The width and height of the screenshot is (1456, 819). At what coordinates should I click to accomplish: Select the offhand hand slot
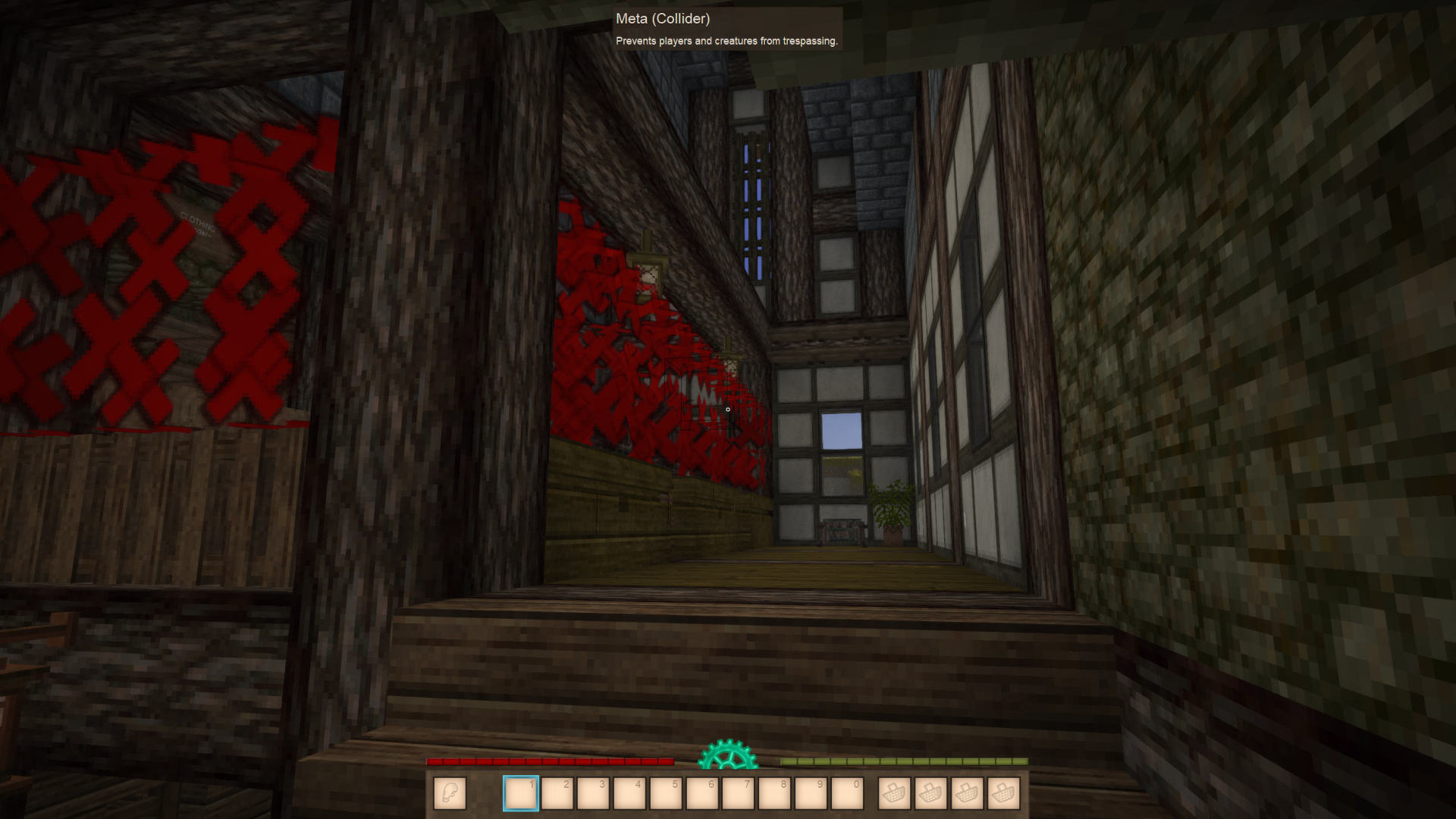(x=450, y=793)
